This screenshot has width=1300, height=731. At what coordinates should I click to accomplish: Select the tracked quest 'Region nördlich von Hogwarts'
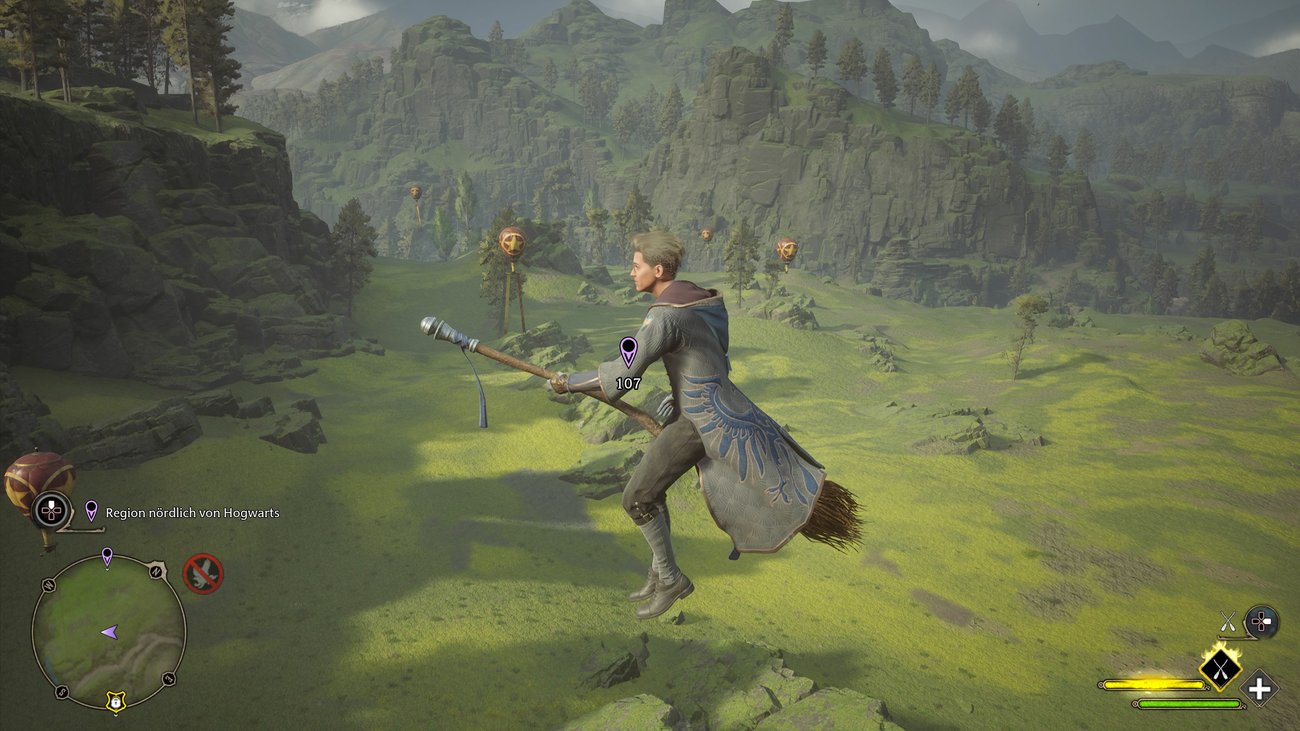[192, 513]
